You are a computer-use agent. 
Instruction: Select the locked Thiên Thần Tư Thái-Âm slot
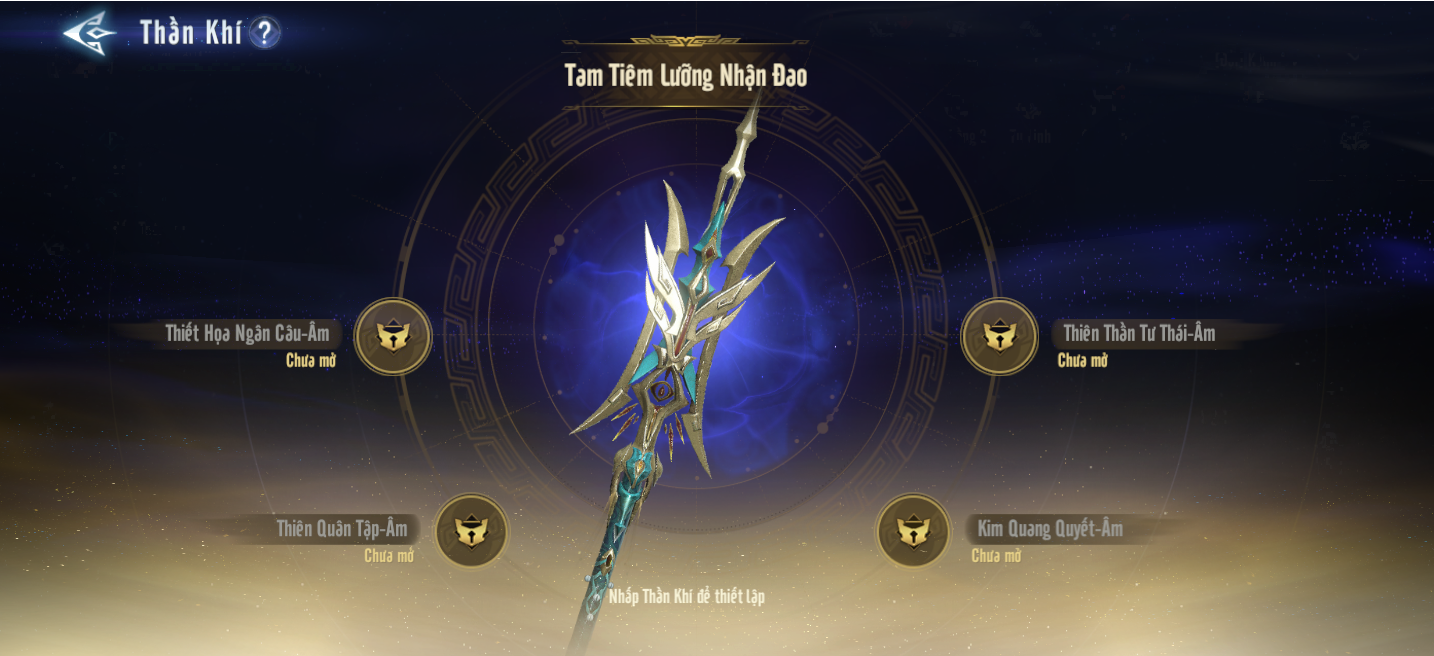[x=999, y=337]
